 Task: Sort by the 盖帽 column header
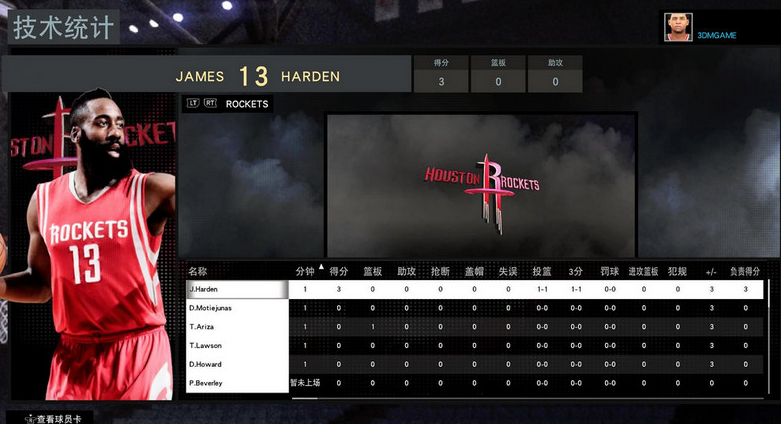(x=474, y=271)
